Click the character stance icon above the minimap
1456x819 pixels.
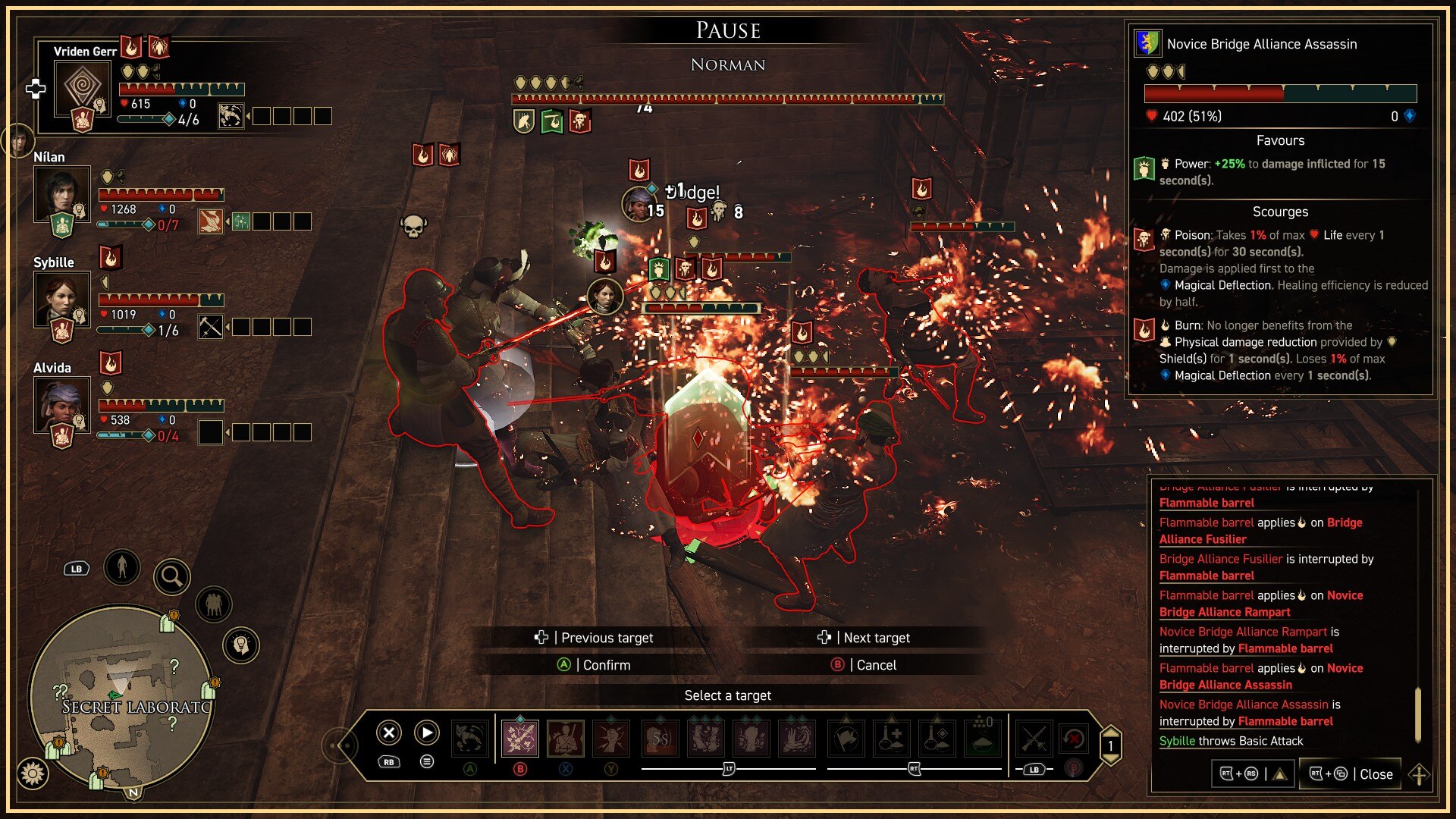click(x=121, y=566)
